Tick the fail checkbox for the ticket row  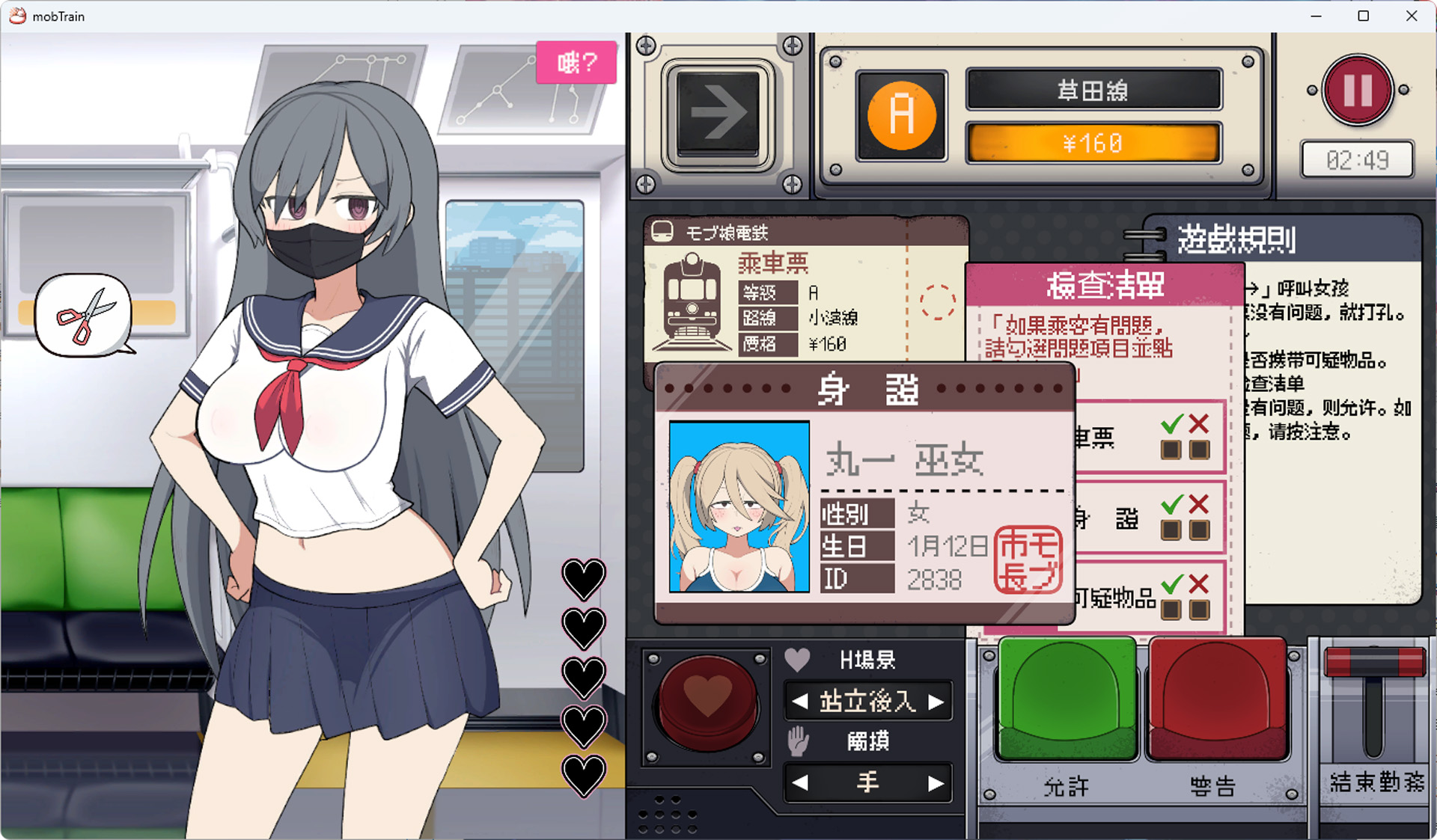point(1199,450)
